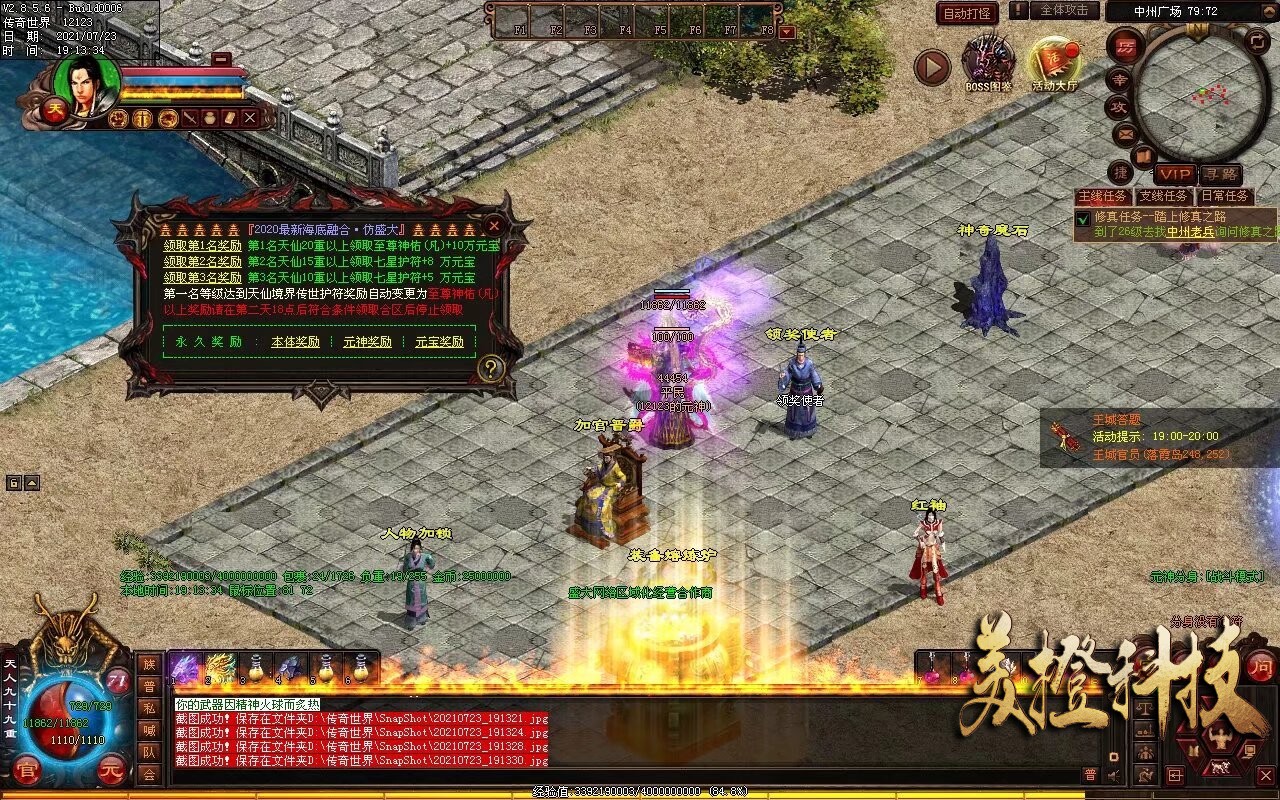
Task: Select the 元宝奖励 link
Action: pos(440,342)
